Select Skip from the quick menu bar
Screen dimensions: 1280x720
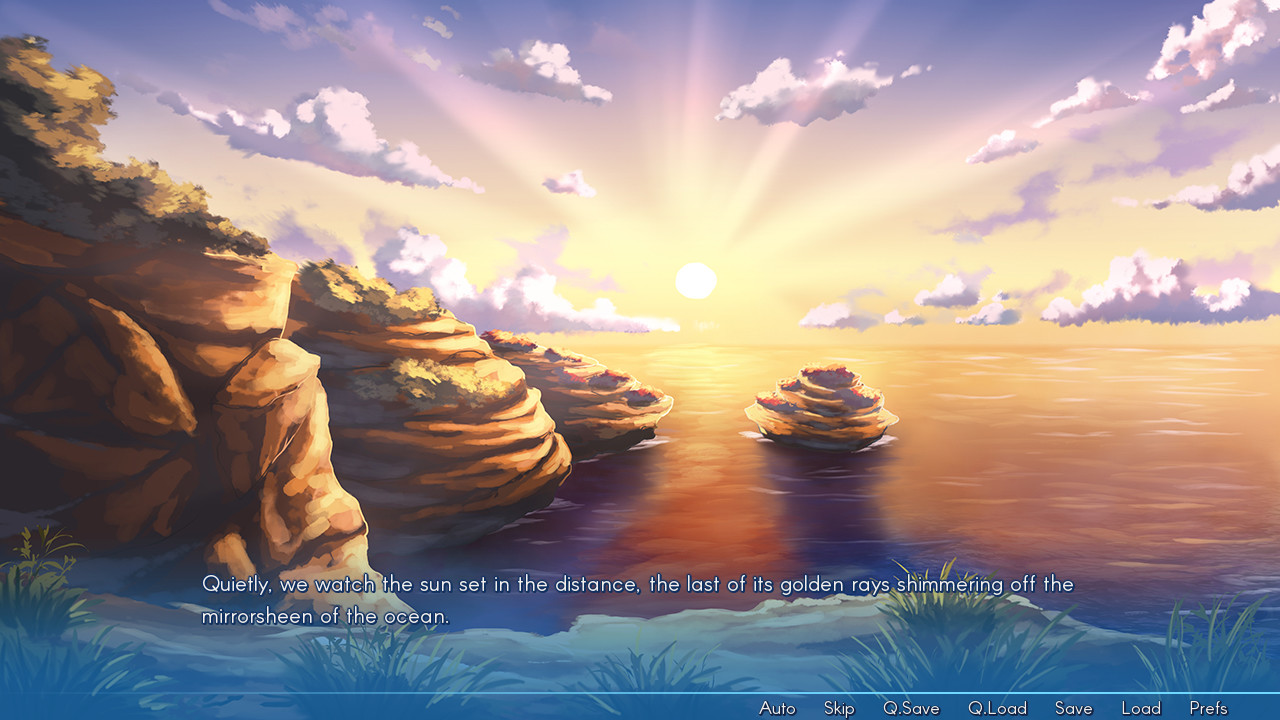pyautogui.click(x=838, y=707)
